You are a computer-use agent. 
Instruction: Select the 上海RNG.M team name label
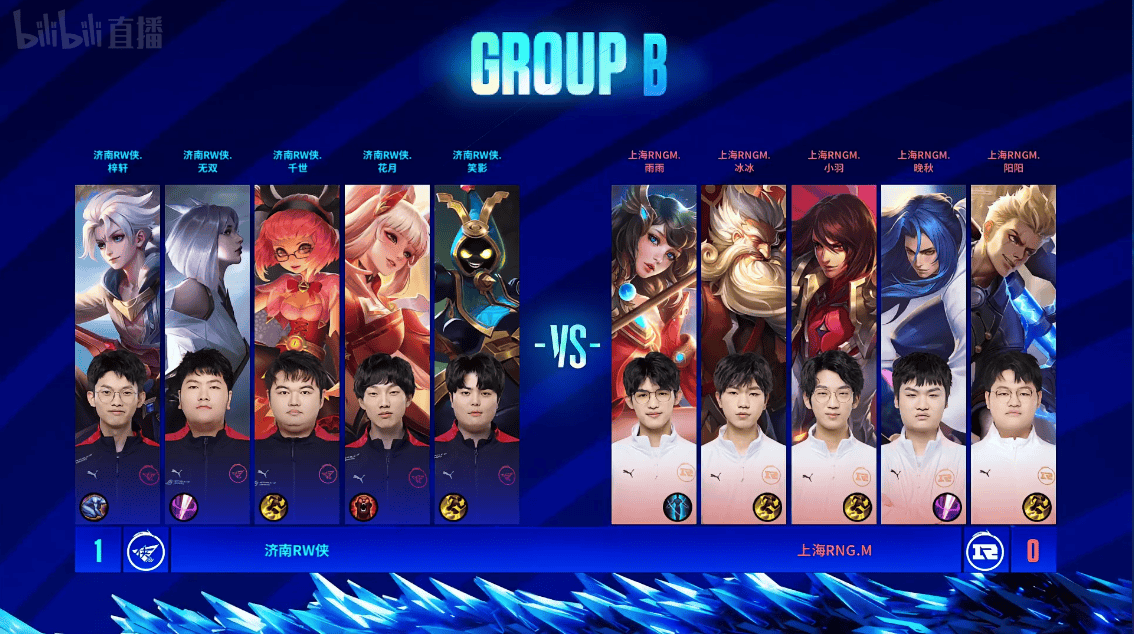tap(834, 551)
